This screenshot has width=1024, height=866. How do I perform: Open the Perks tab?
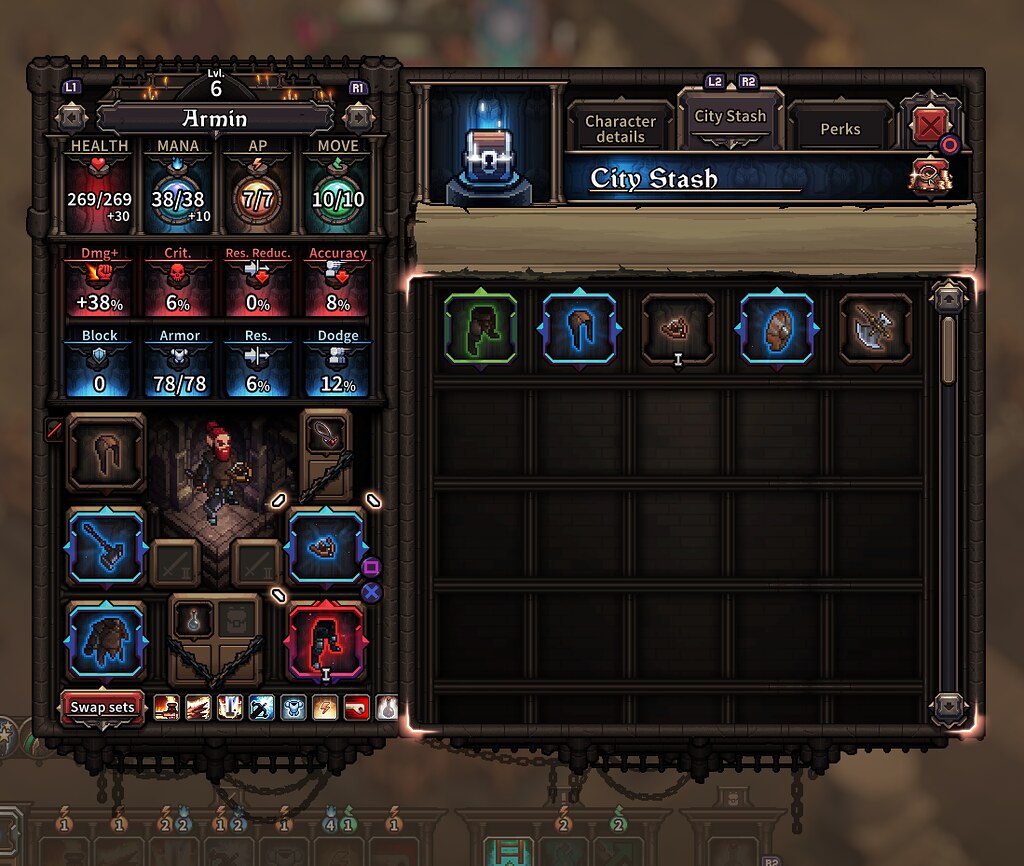pyautogui.click(x=840, y=129)
